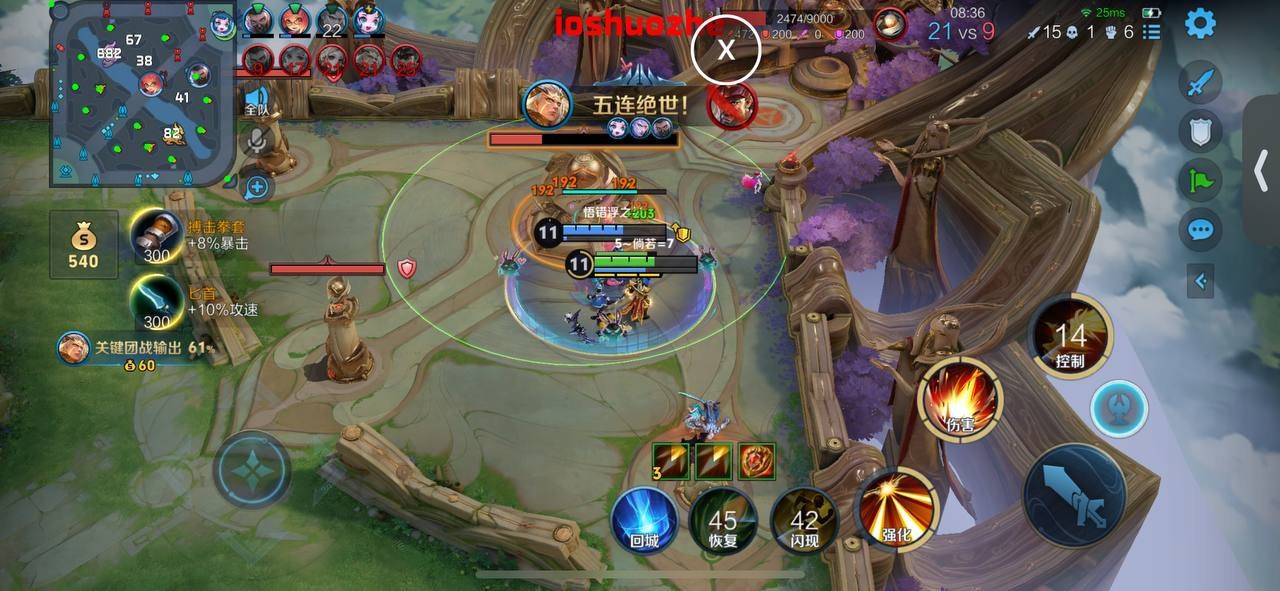
Task: Send the sword attack signal
Action: 1200,82
